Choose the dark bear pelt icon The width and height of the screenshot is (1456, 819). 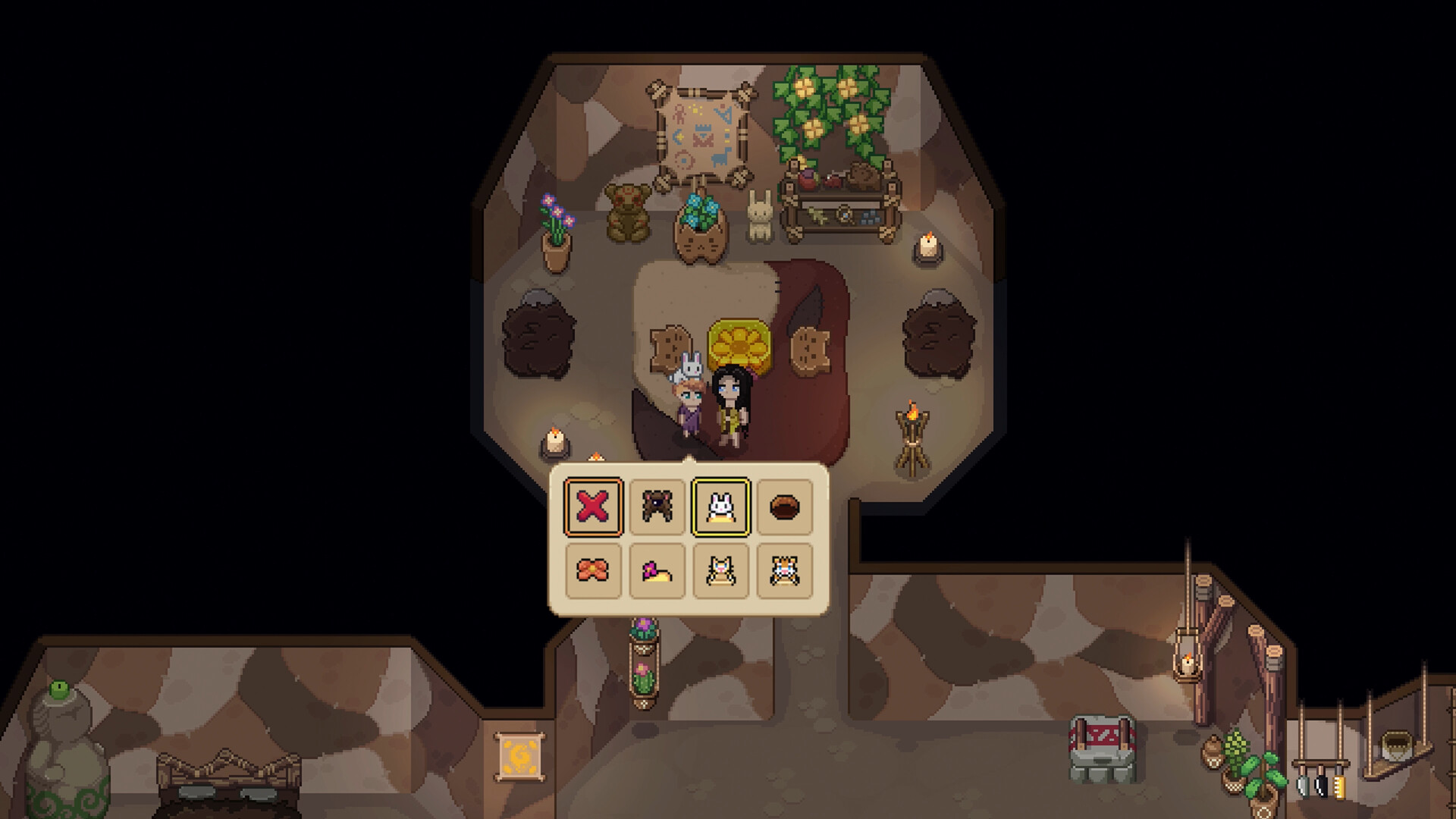click(657, 507)
